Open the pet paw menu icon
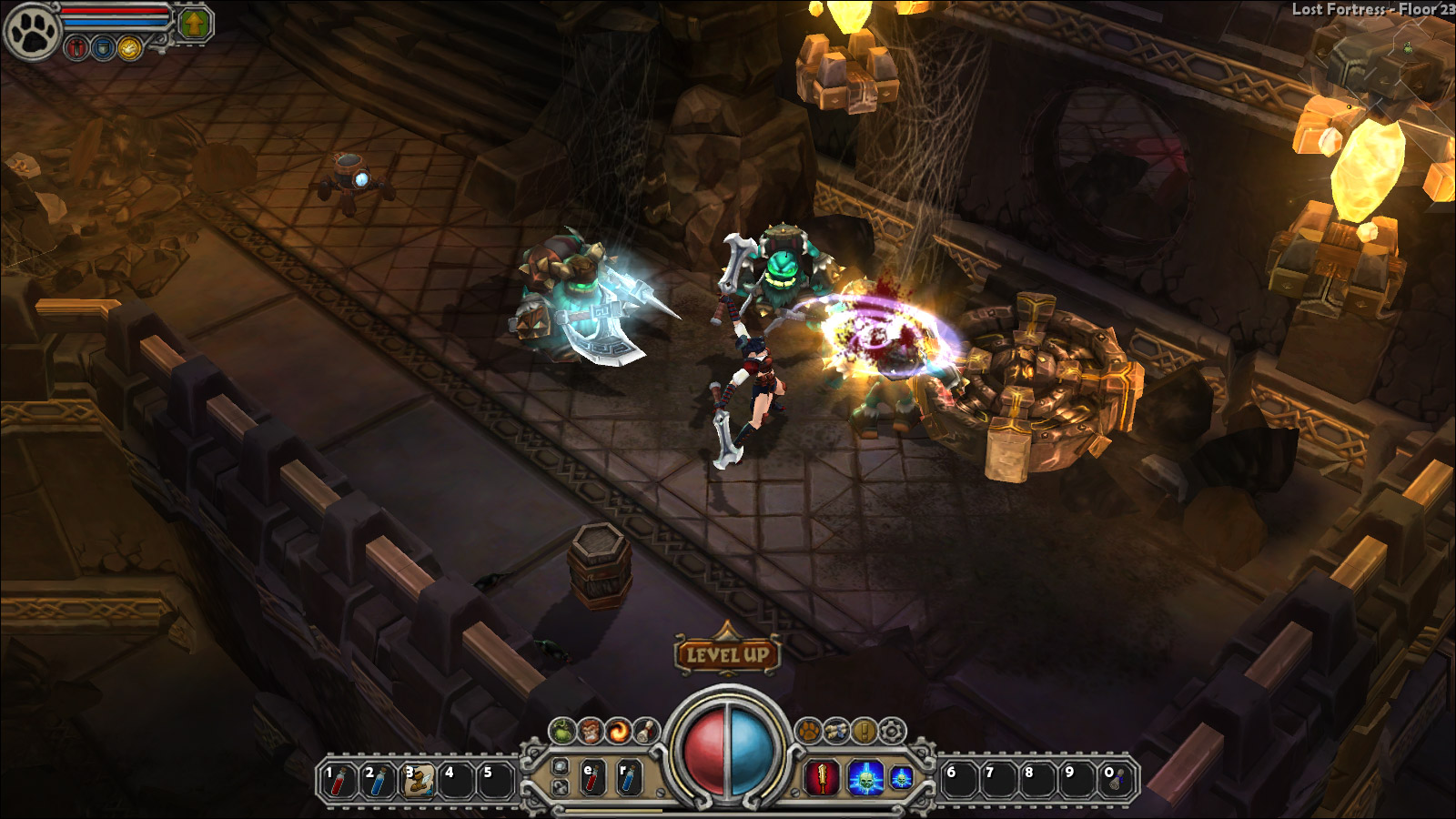Screen dimensions: 1456x819 808,730
